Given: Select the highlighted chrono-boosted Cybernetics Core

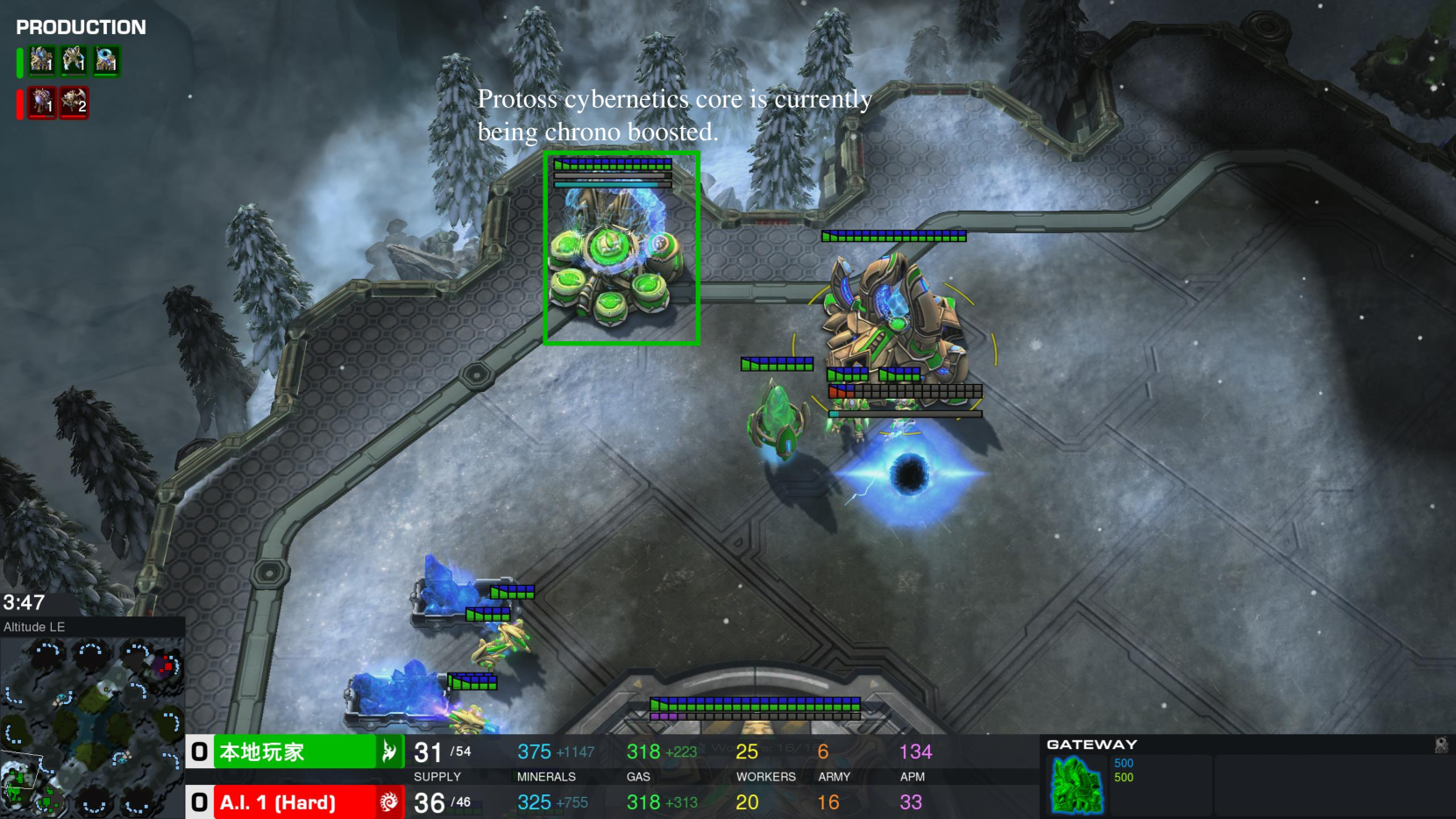Looking at the screenshot, I should coord(621,249).
